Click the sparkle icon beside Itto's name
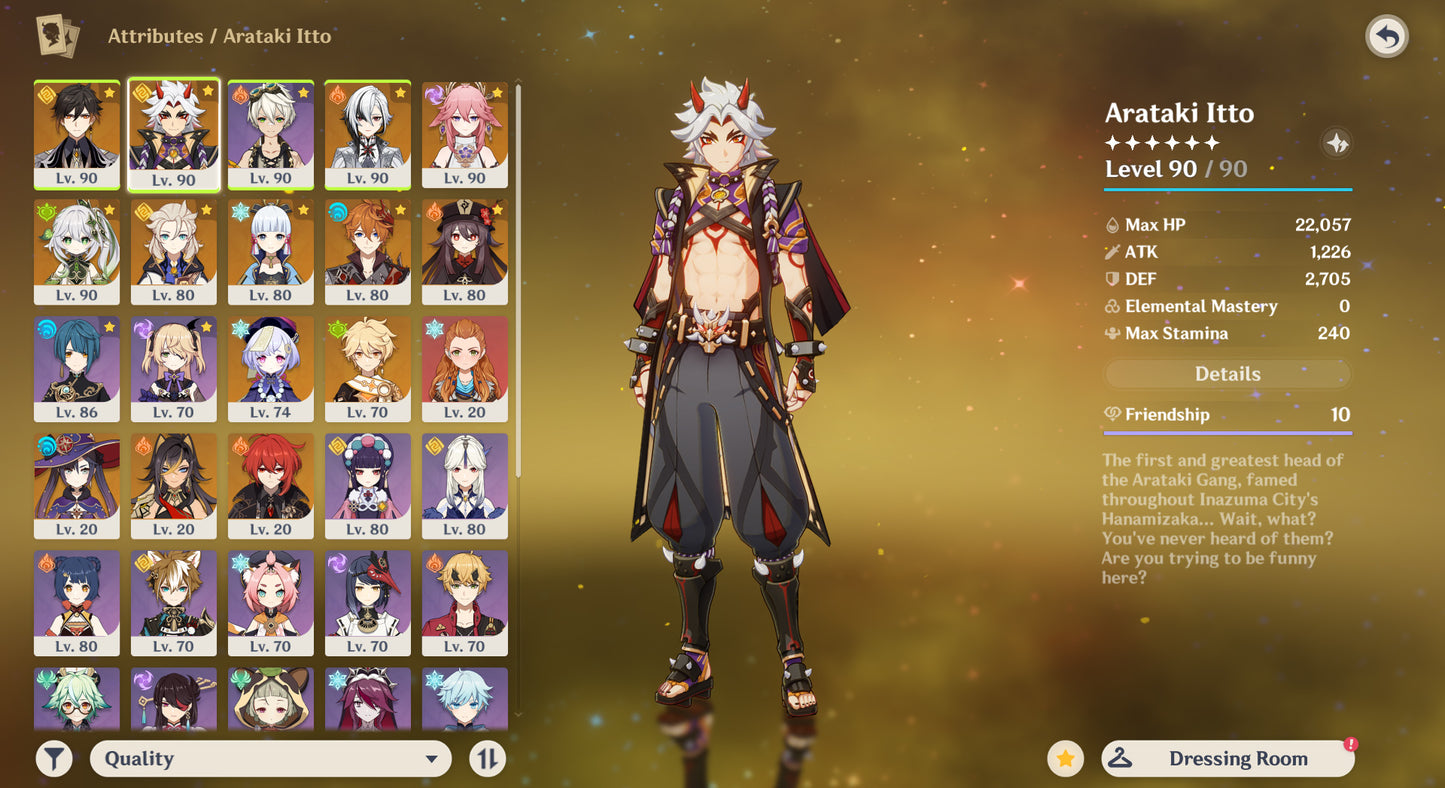The width and height of the screenshot is (1445, 788). tap(1336, 143)
